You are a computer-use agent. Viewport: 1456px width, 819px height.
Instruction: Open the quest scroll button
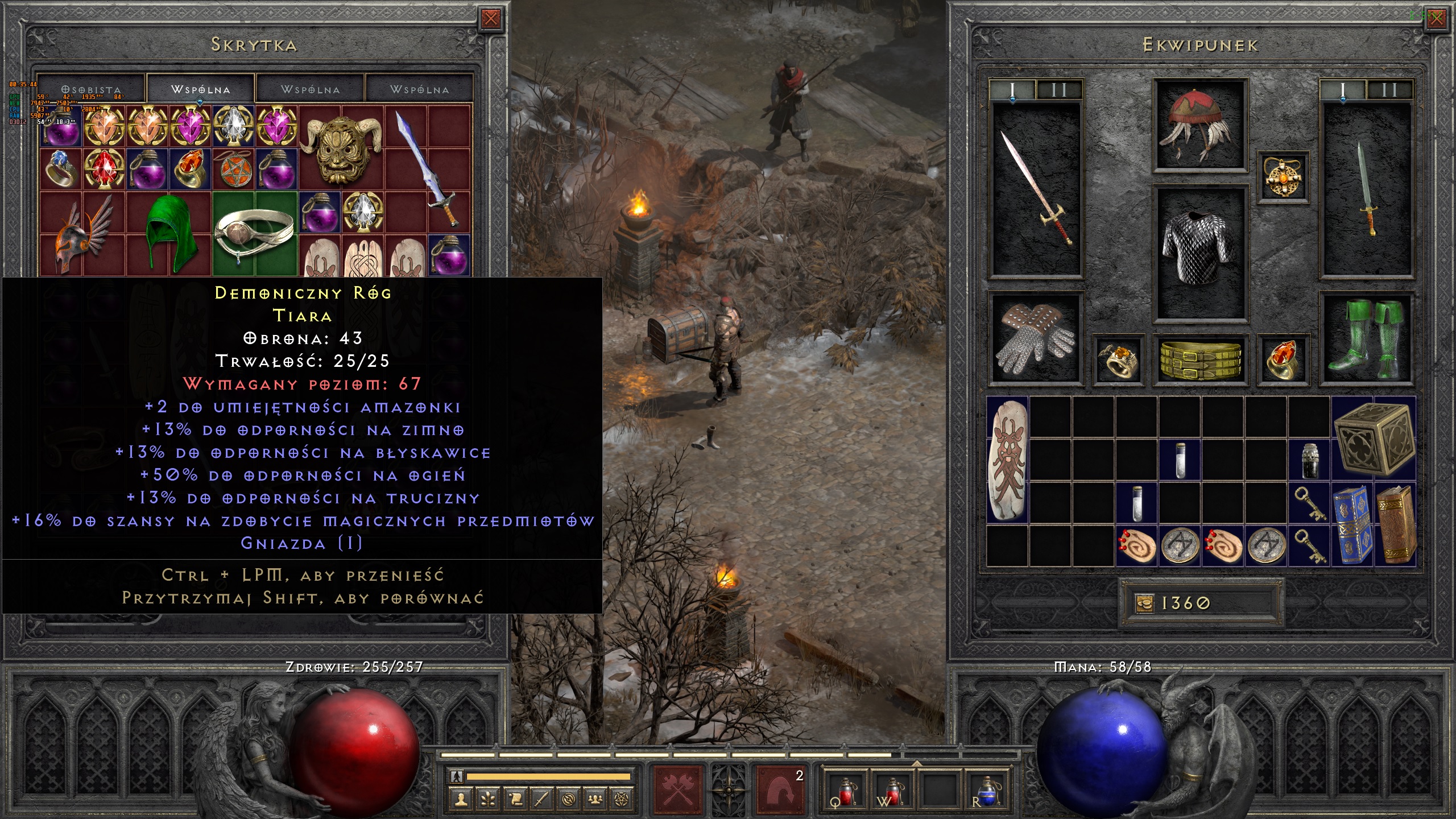515,800
